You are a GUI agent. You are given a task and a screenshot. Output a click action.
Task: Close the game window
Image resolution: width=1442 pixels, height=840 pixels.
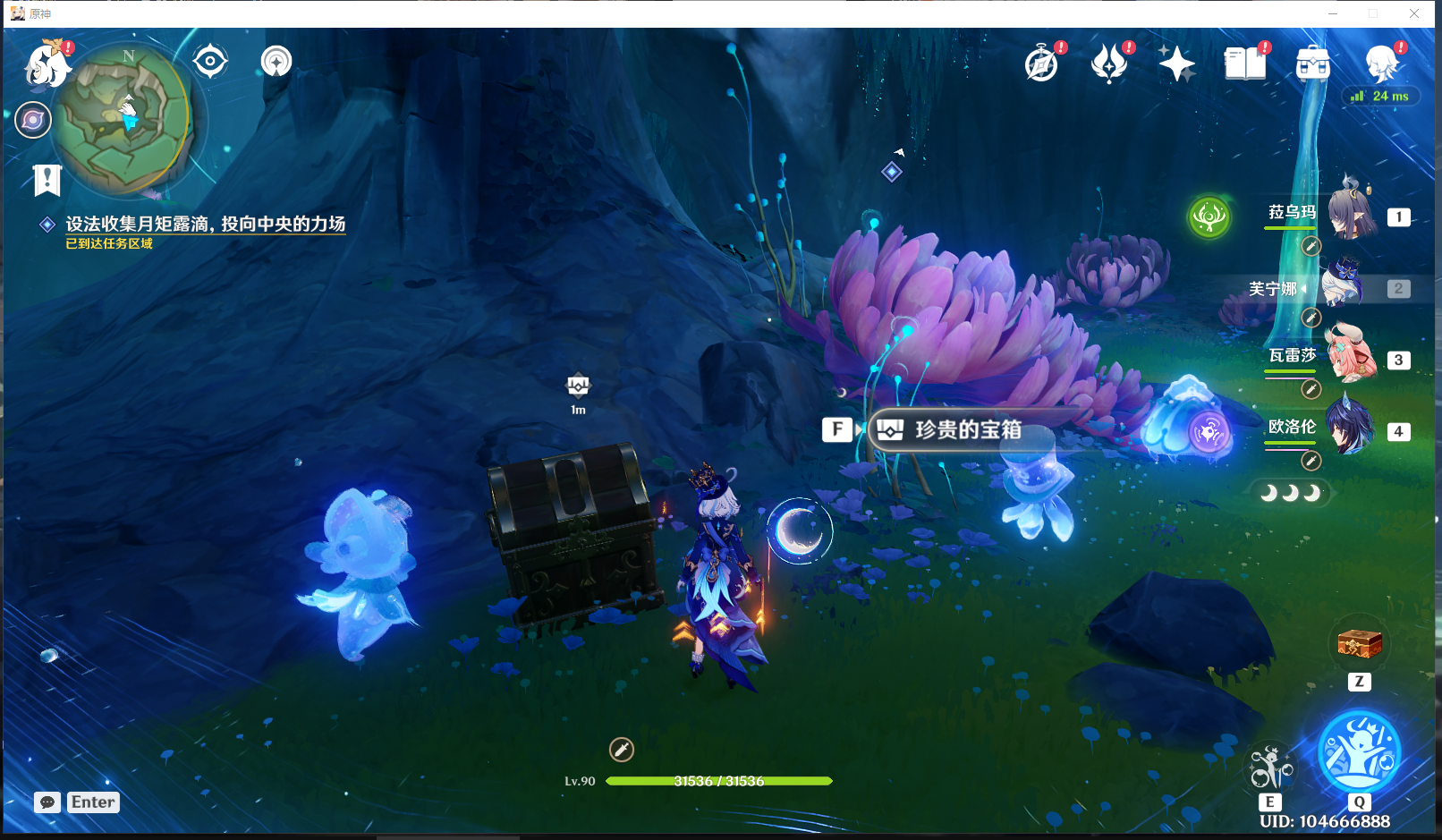(x=1414, y=13)
